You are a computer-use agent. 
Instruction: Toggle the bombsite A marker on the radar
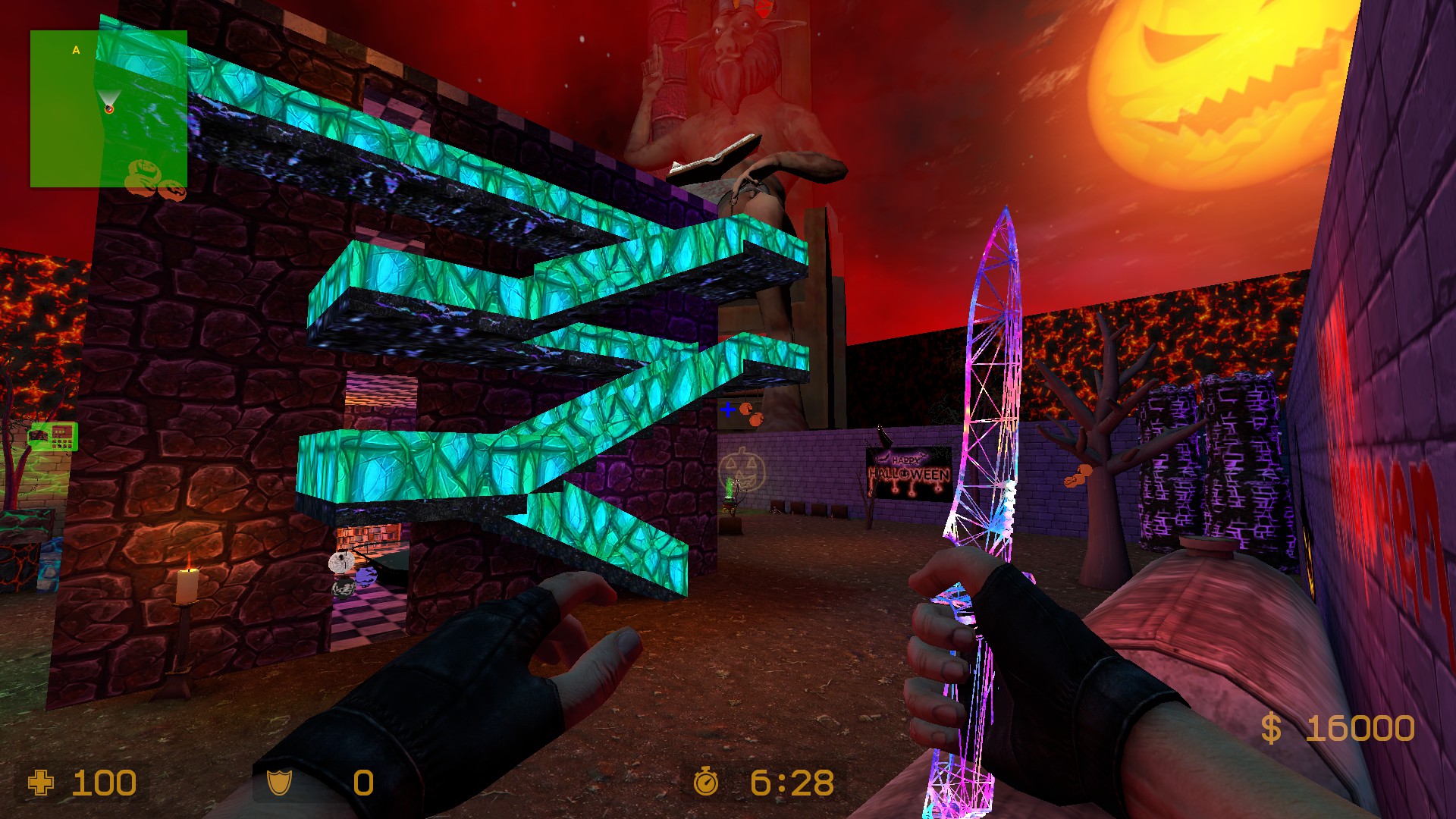(x=76, y=50)
